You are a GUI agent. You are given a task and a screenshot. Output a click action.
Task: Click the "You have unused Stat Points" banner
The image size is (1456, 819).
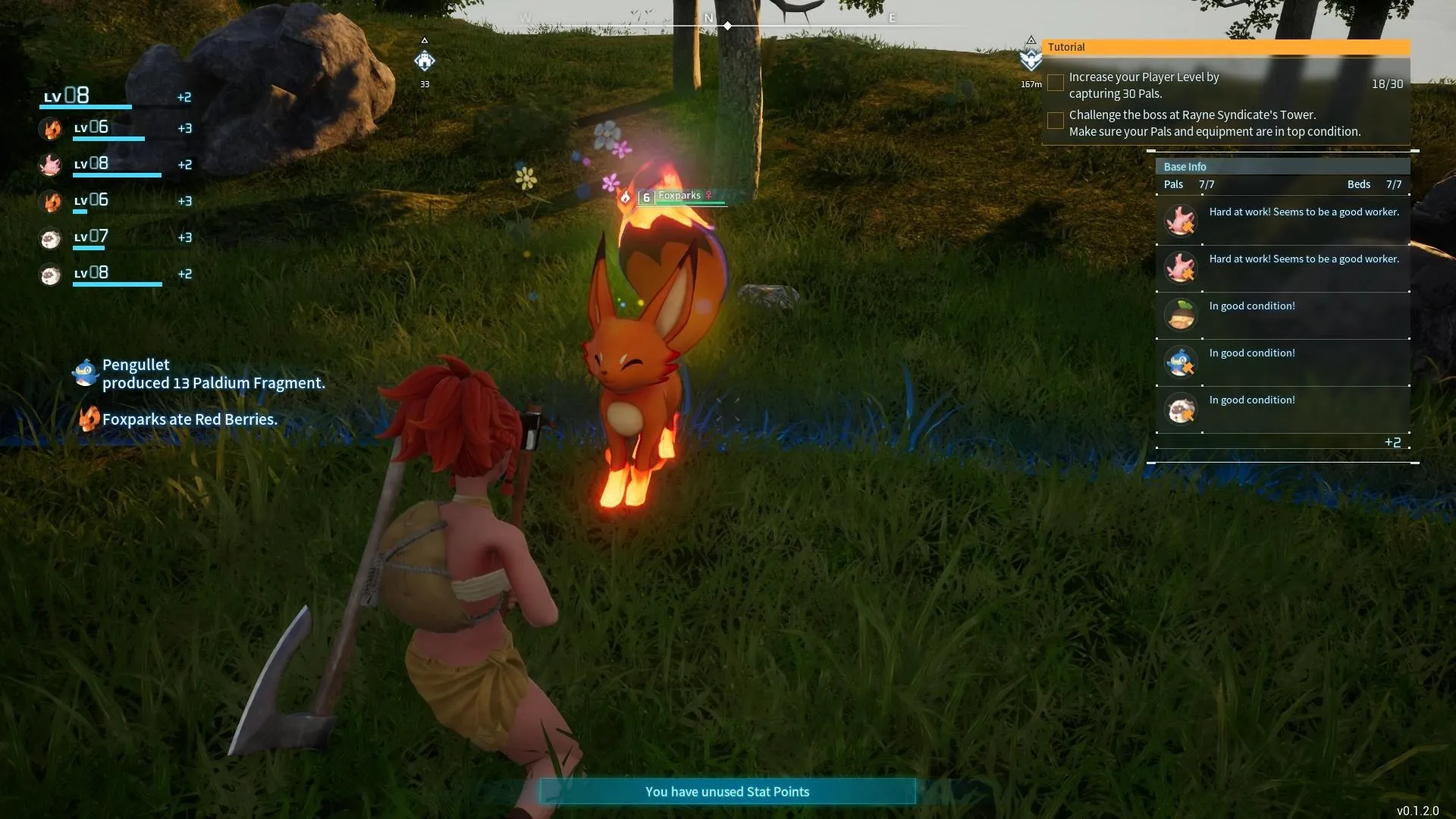[727, 792]
